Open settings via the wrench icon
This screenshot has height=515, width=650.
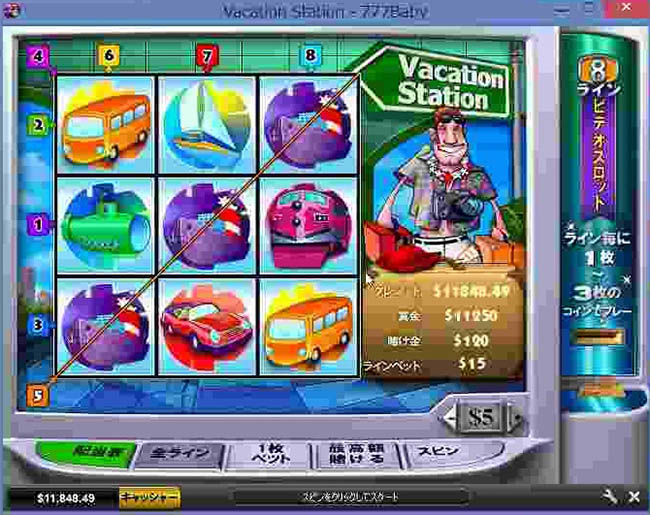click(x=609, y=497)
